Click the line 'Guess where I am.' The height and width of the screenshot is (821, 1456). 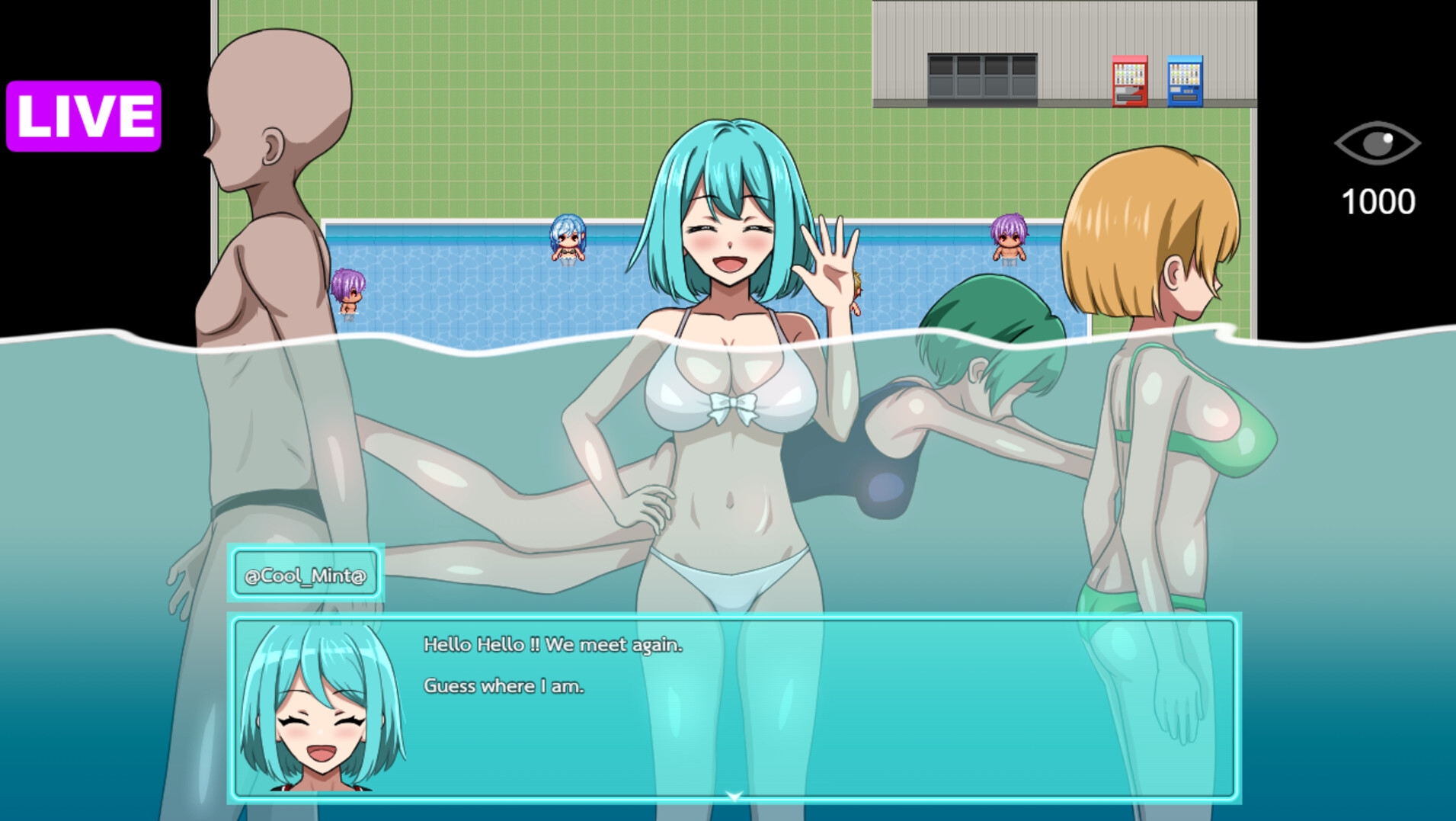coord(504,686)
